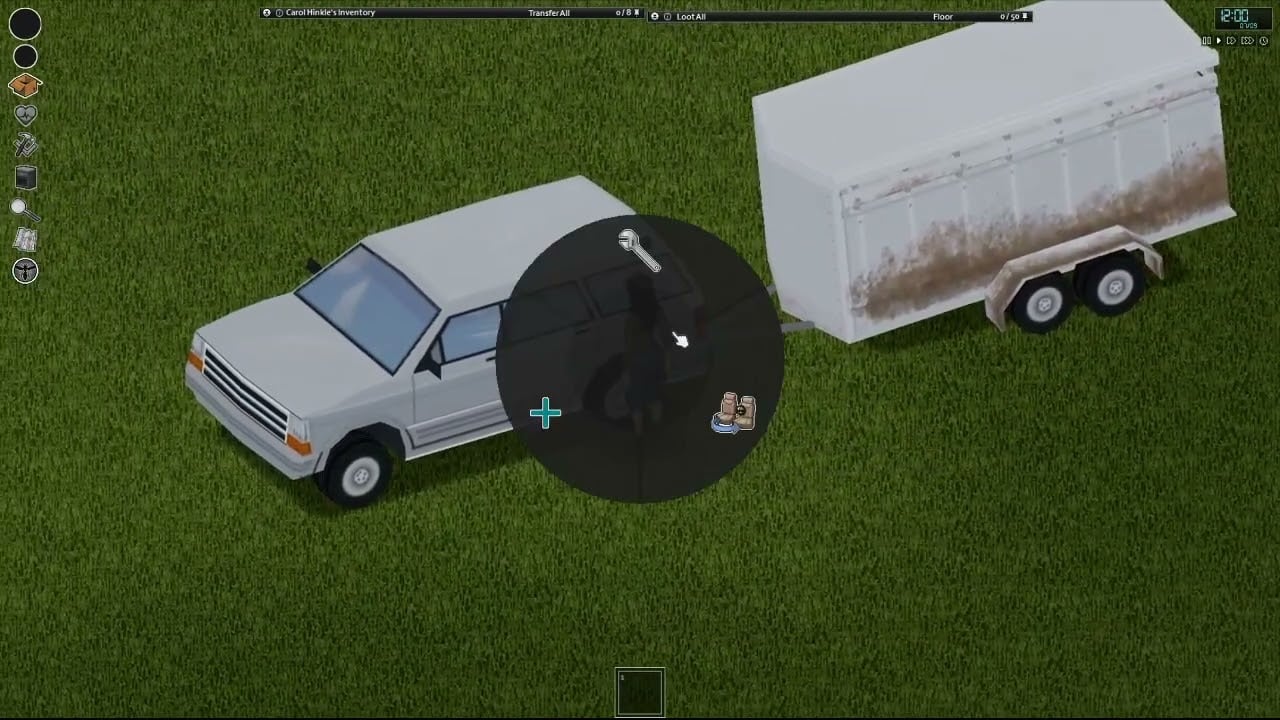The width and height of the screenshot is (1280, 720).
Task: Open the Furniture moving panel icon
Action: pos(24,177)
